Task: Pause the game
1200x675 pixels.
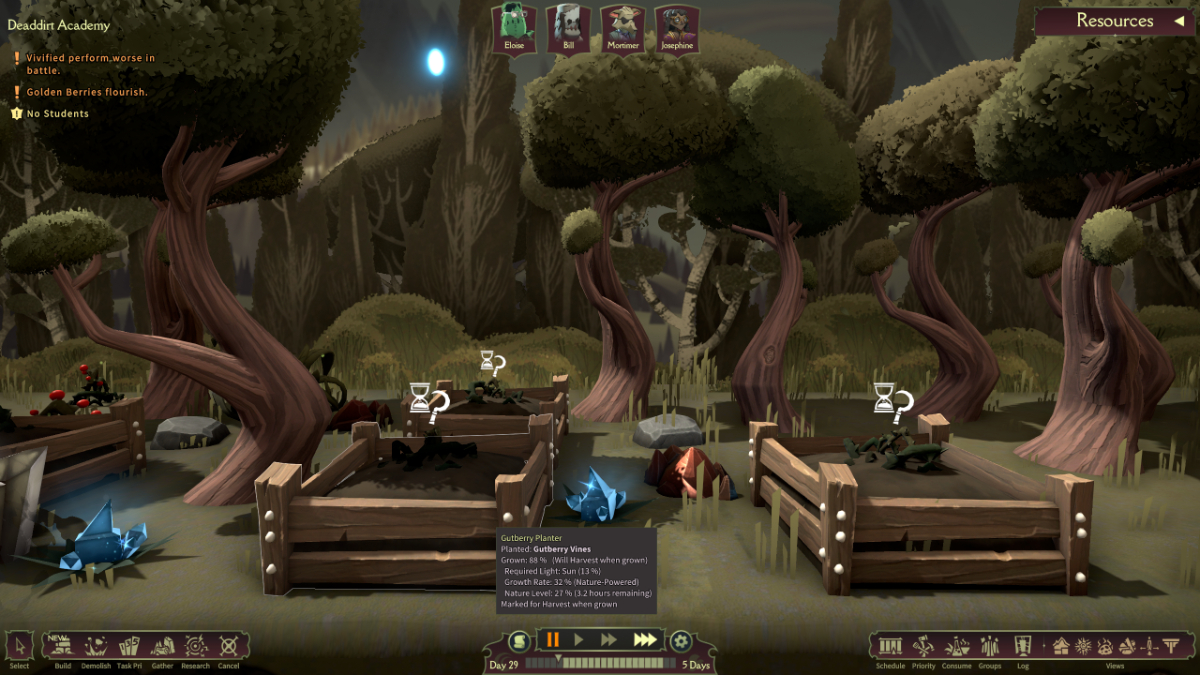Action: [552, 640]
